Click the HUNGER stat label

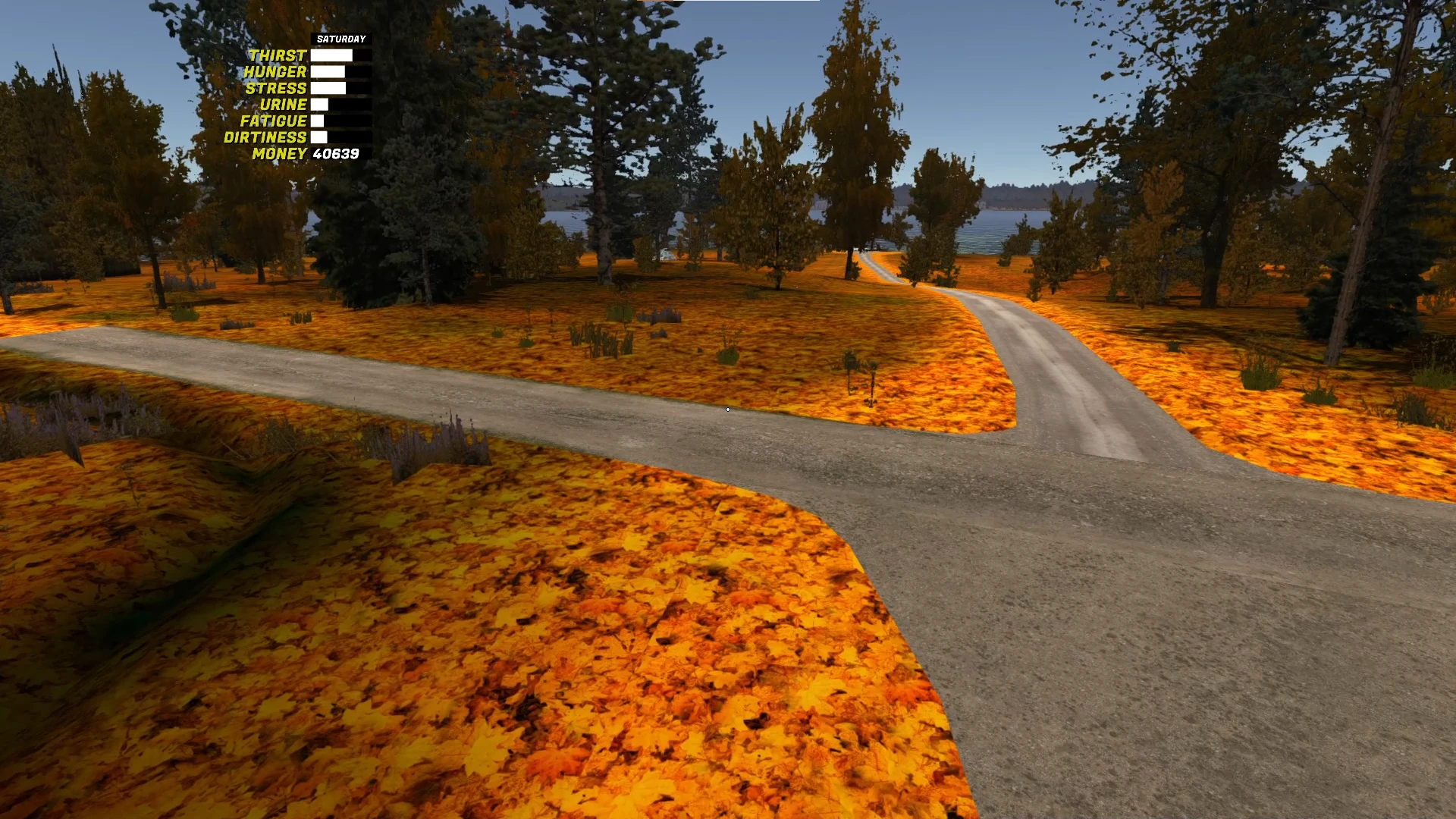[x=275, y=71]
